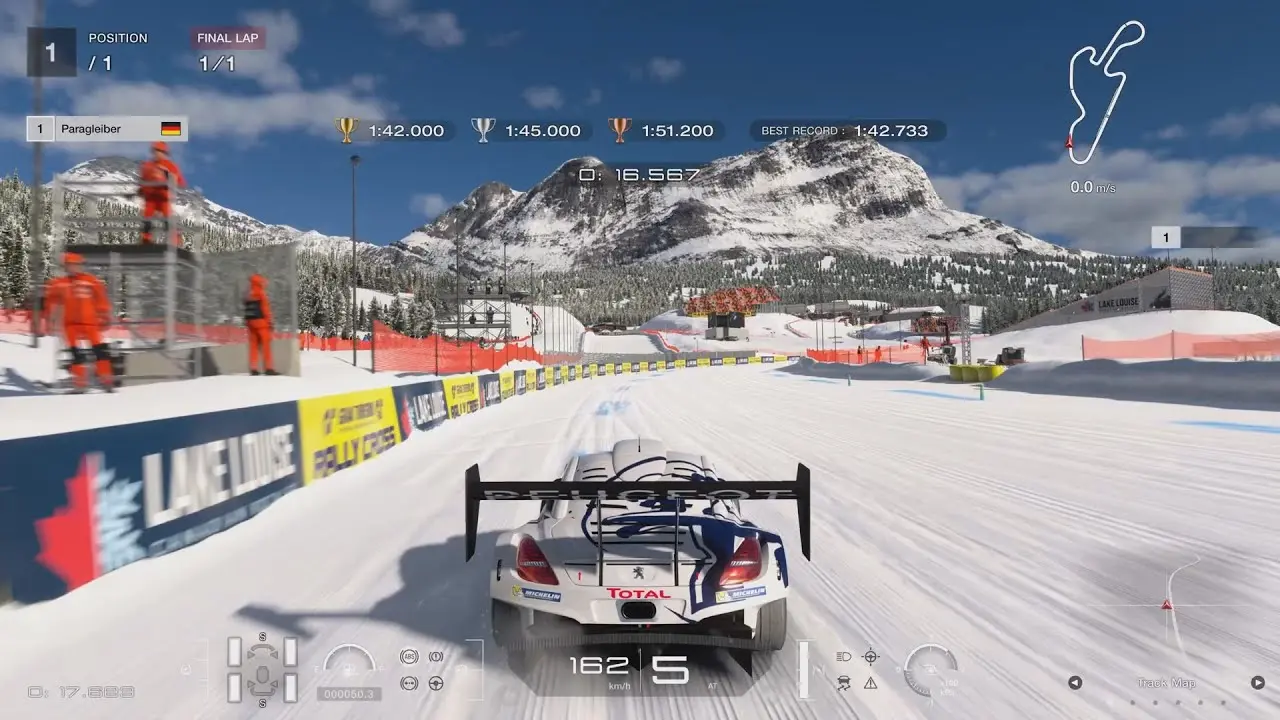1280x720 pixels.
Task: Click the ABS indicator icon
Action: pyautogui.click(x=408, y=657)
